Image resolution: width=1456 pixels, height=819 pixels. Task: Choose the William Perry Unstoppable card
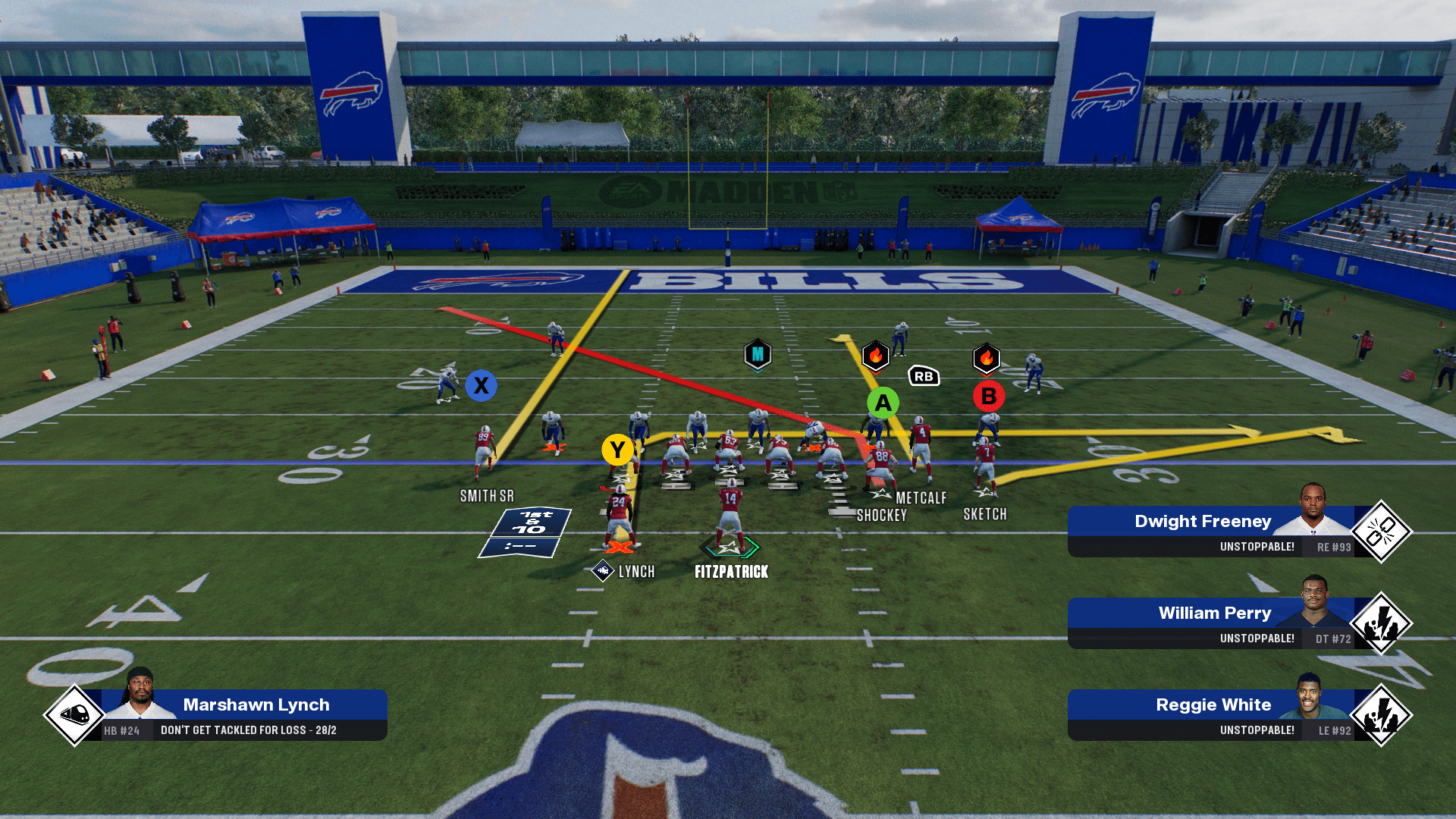tap(1210, 623)
